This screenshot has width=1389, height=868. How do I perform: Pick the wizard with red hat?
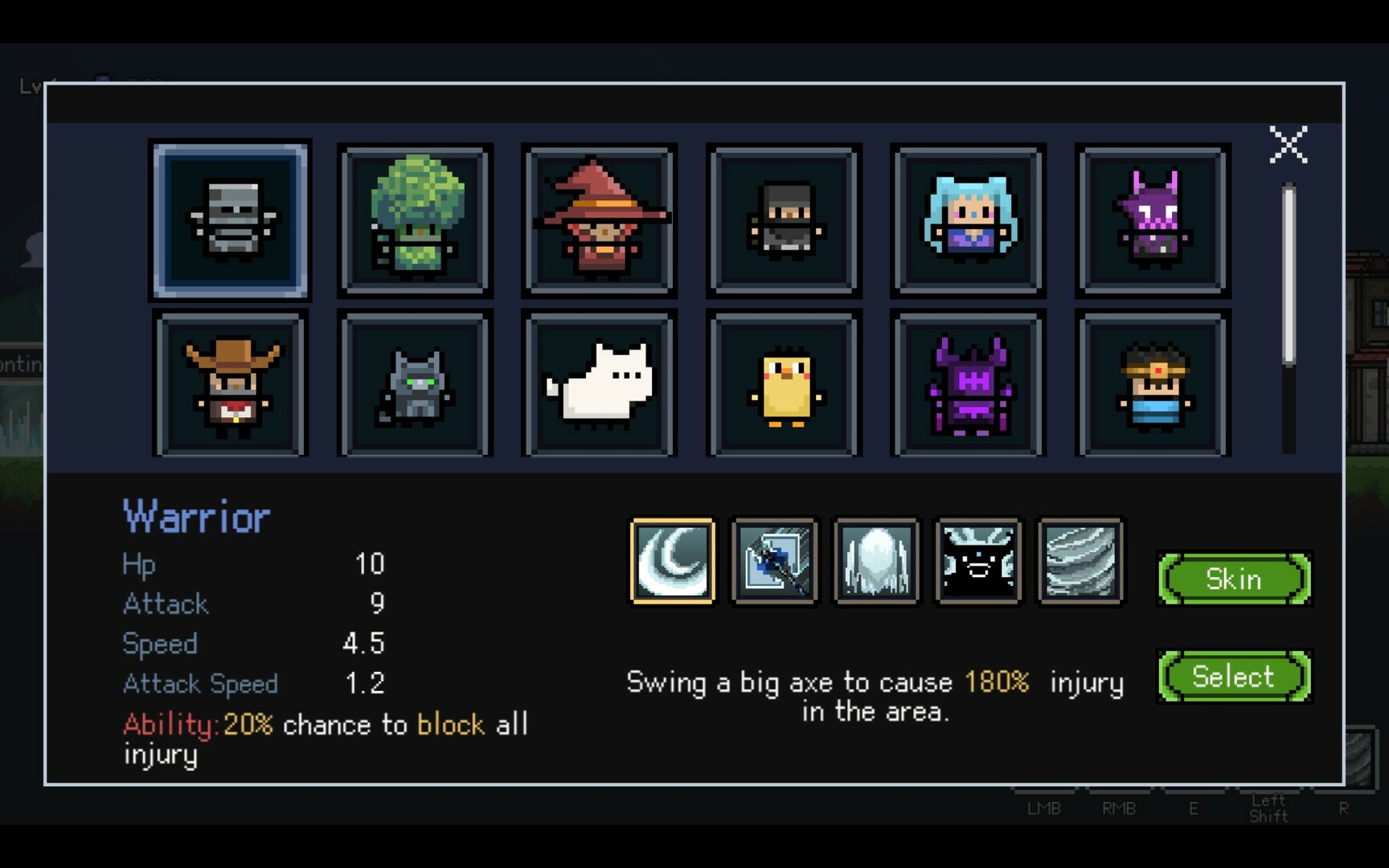coord(599,219)
